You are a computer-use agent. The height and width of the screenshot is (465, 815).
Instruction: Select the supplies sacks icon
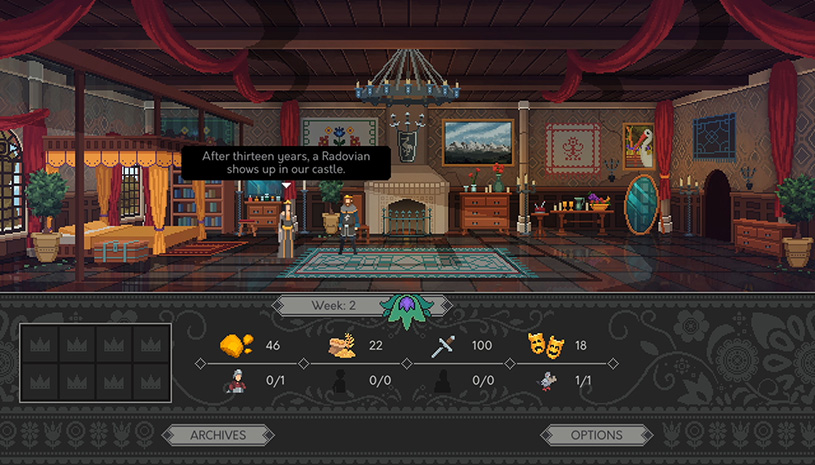pos(341,346)
